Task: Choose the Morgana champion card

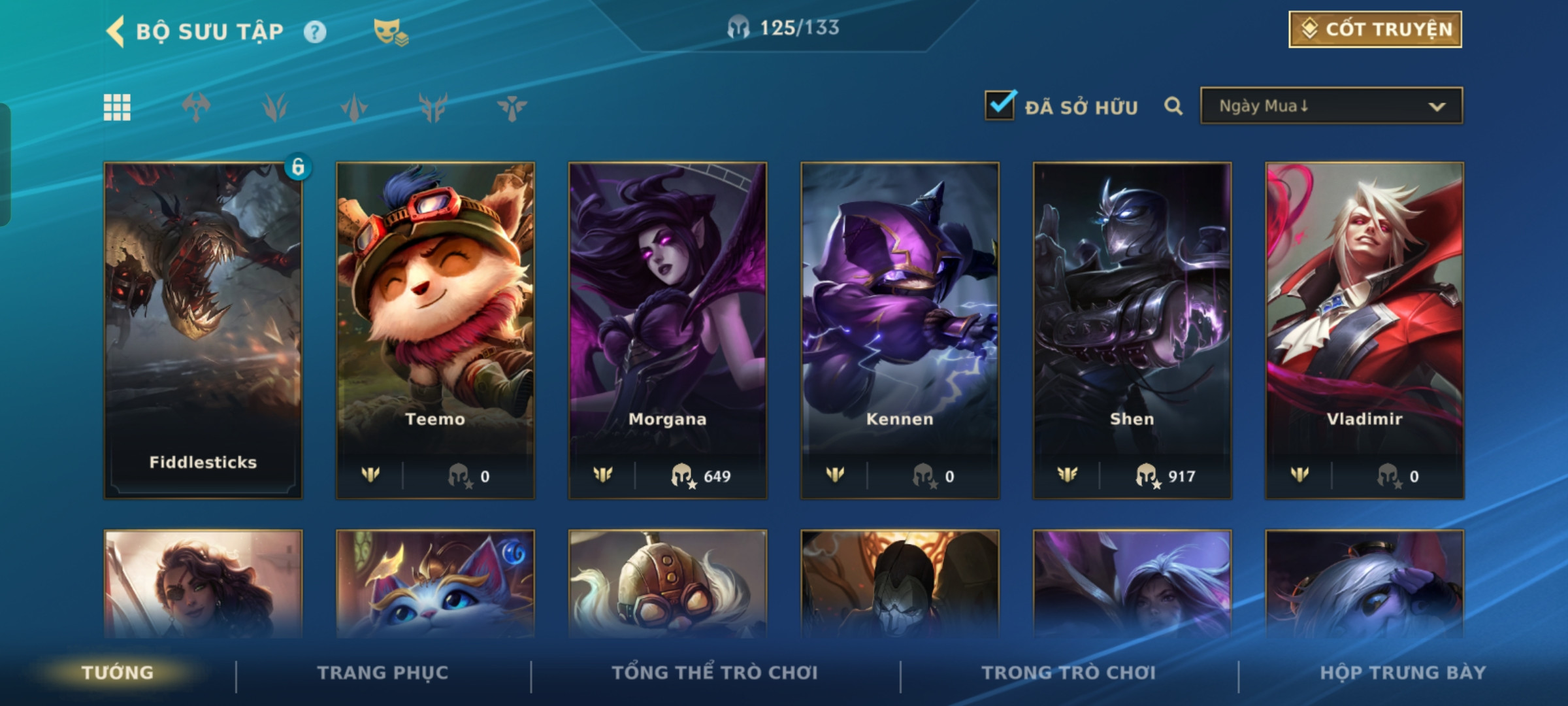Action: (x=668, y=330)
